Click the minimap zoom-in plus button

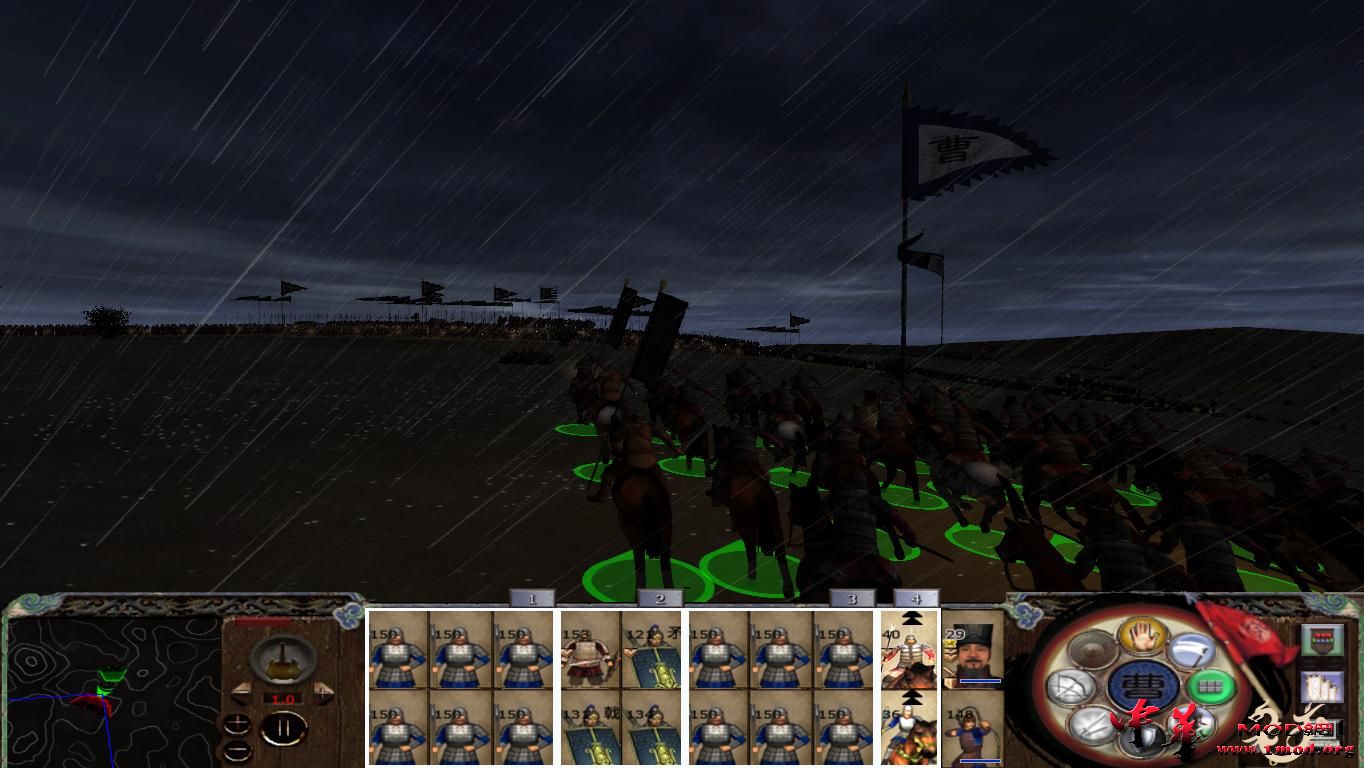coord(237,724)
